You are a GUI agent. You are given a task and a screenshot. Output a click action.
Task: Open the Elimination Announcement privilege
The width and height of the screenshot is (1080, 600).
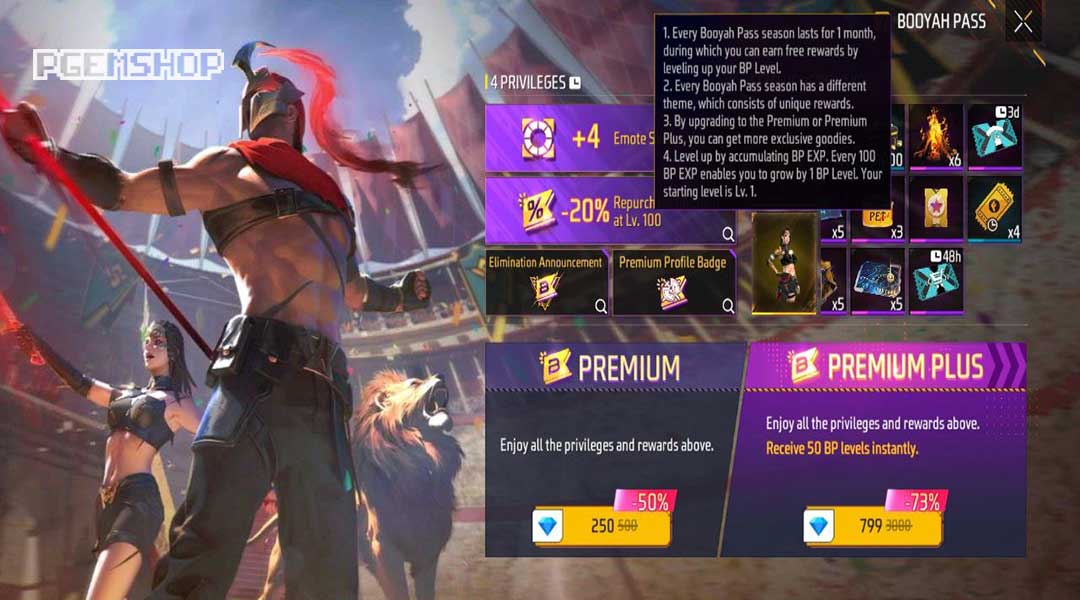coord(546,282)
